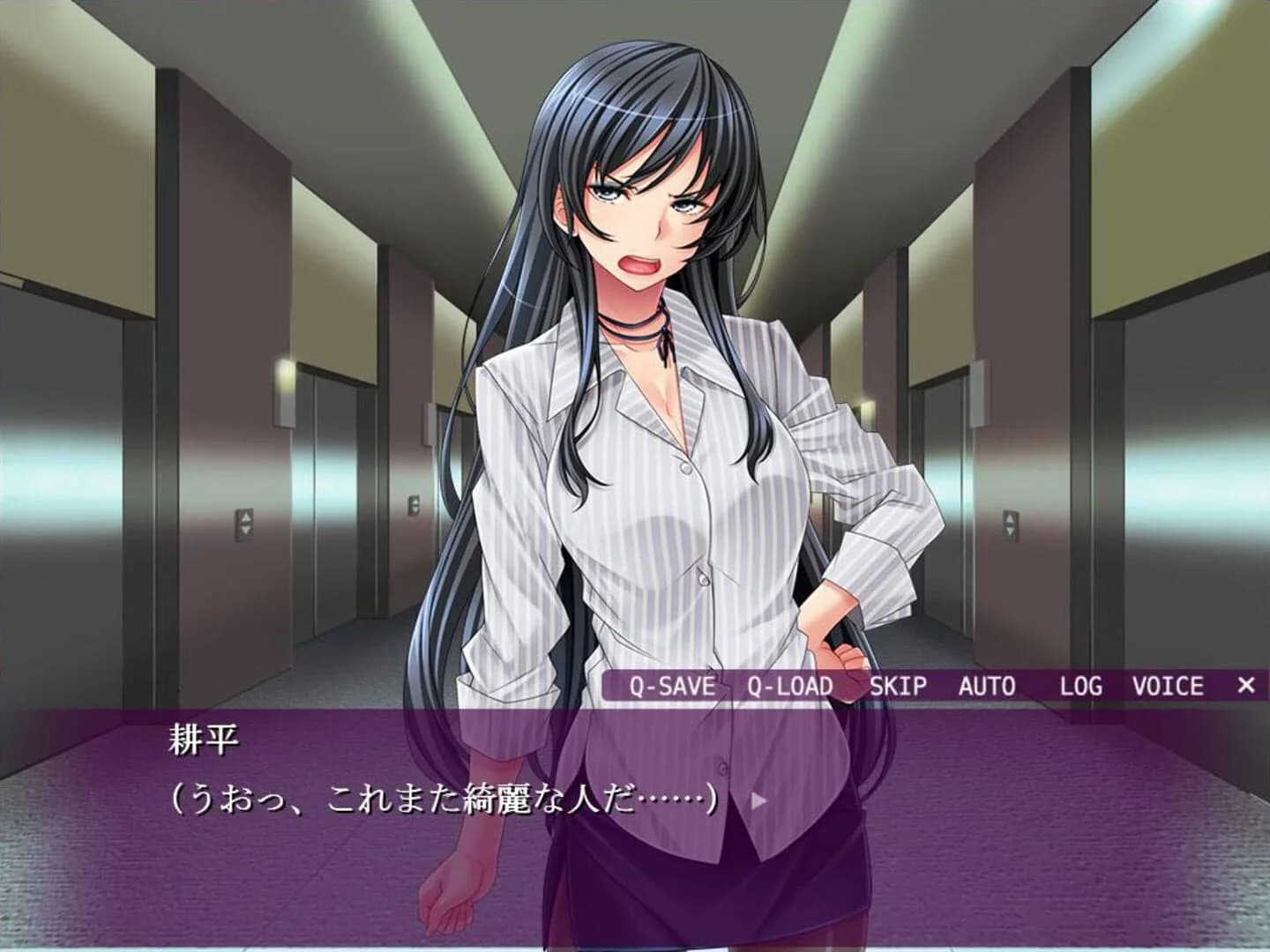This screenshot has width=1270, height=952.
Task: Toggle AUTO mode for automatic text advance
Action: point(988,686)
